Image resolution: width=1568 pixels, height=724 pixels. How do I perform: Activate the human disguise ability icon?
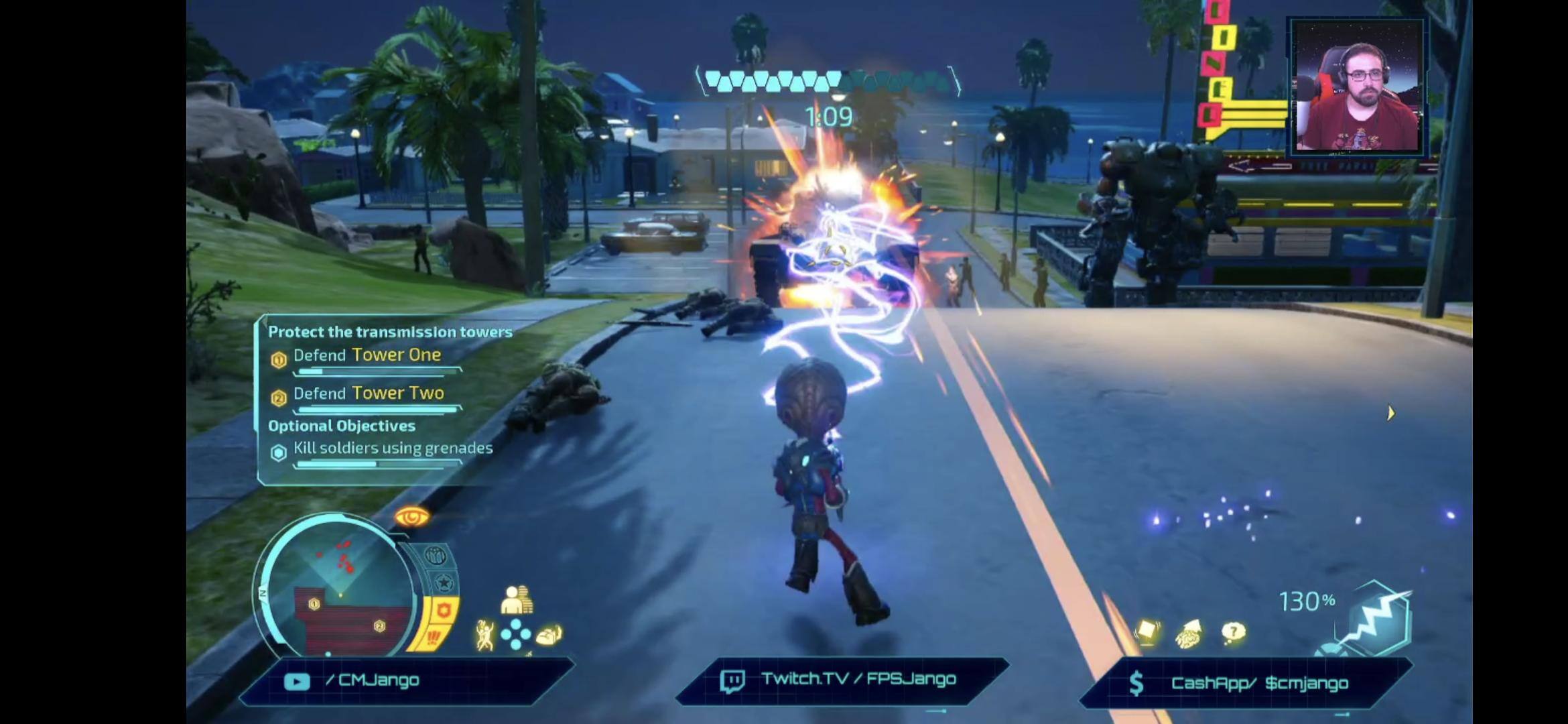(517, 600)
